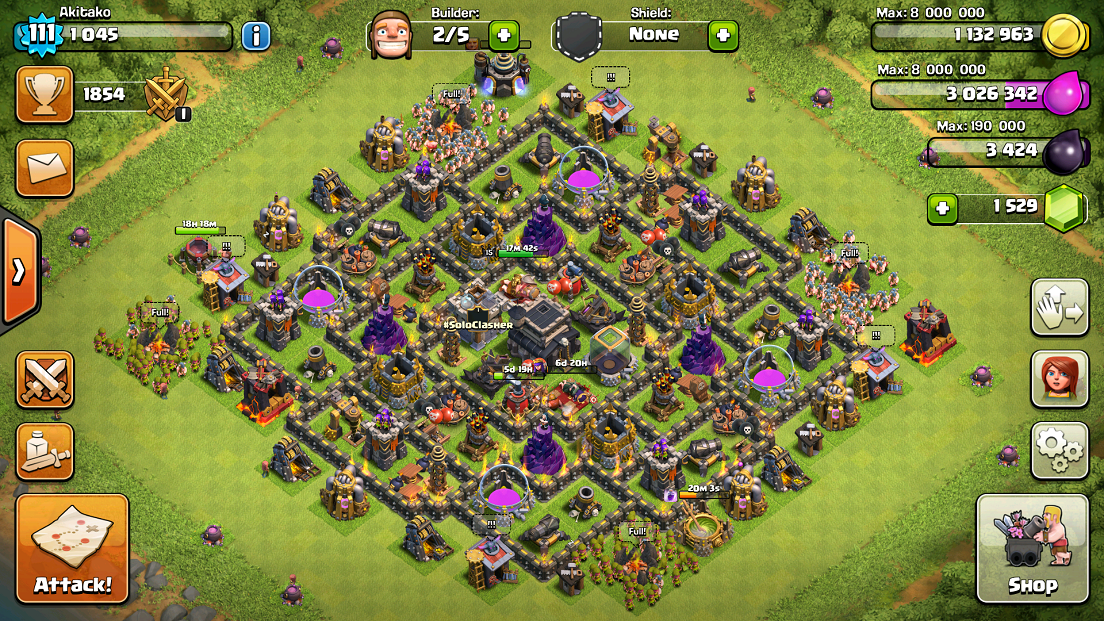Select the builder face icon

[390, 36]
